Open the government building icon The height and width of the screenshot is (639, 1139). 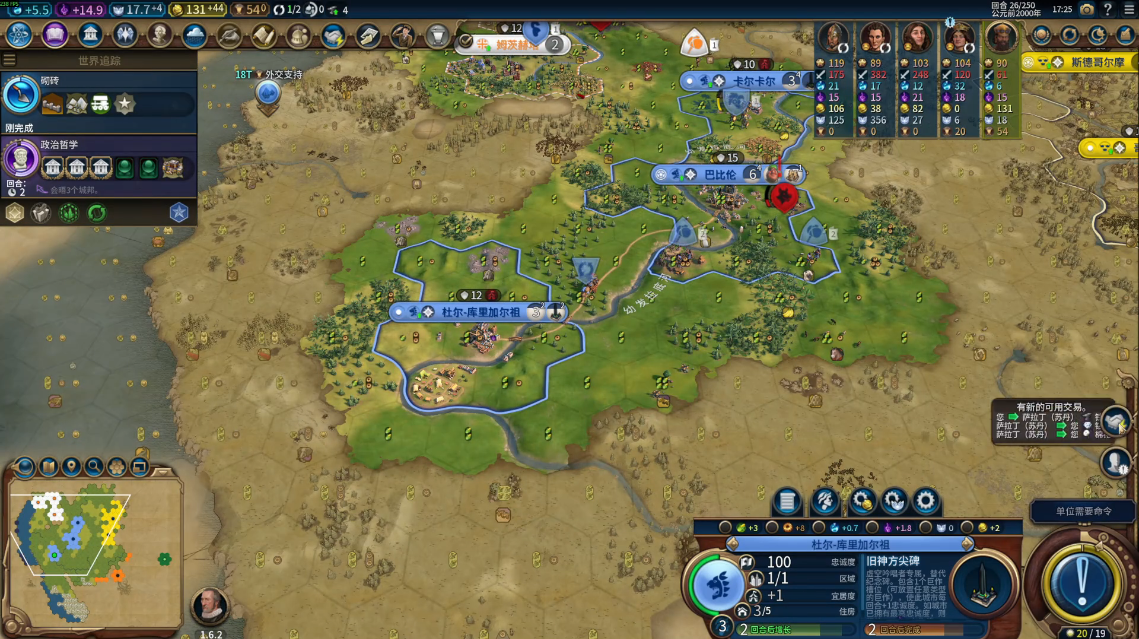pyautogui.click(x=90, y=35)
